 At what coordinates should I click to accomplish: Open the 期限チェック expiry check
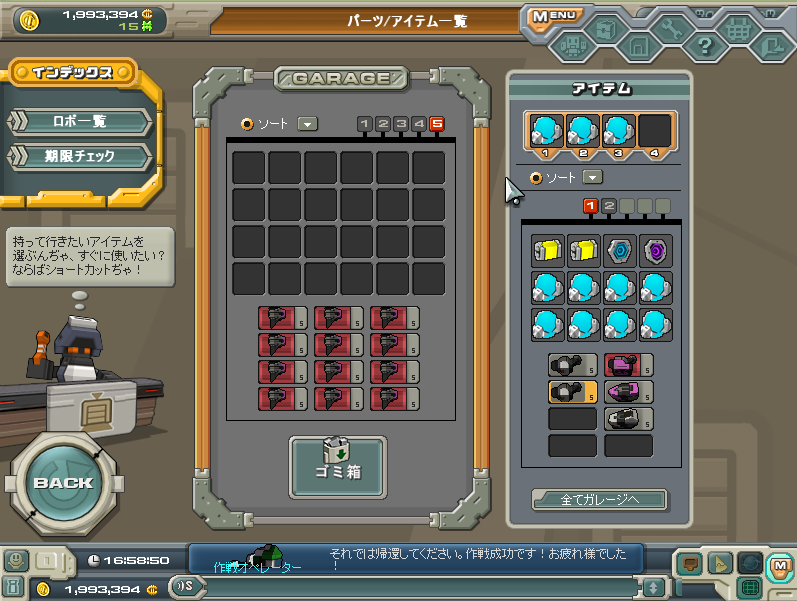coord(80,157)
